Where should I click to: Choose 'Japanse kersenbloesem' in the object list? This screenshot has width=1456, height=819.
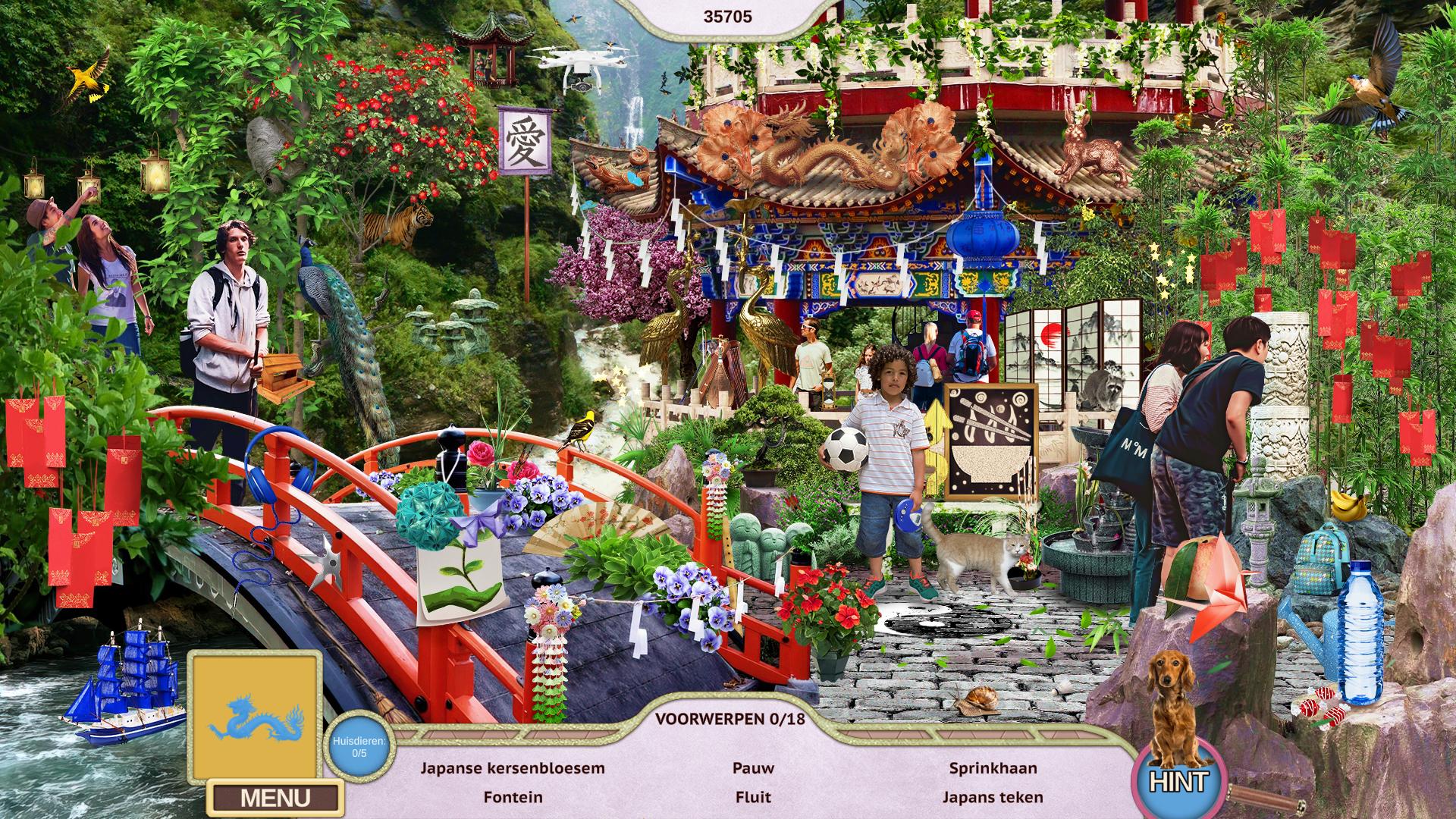click(513, 767)
